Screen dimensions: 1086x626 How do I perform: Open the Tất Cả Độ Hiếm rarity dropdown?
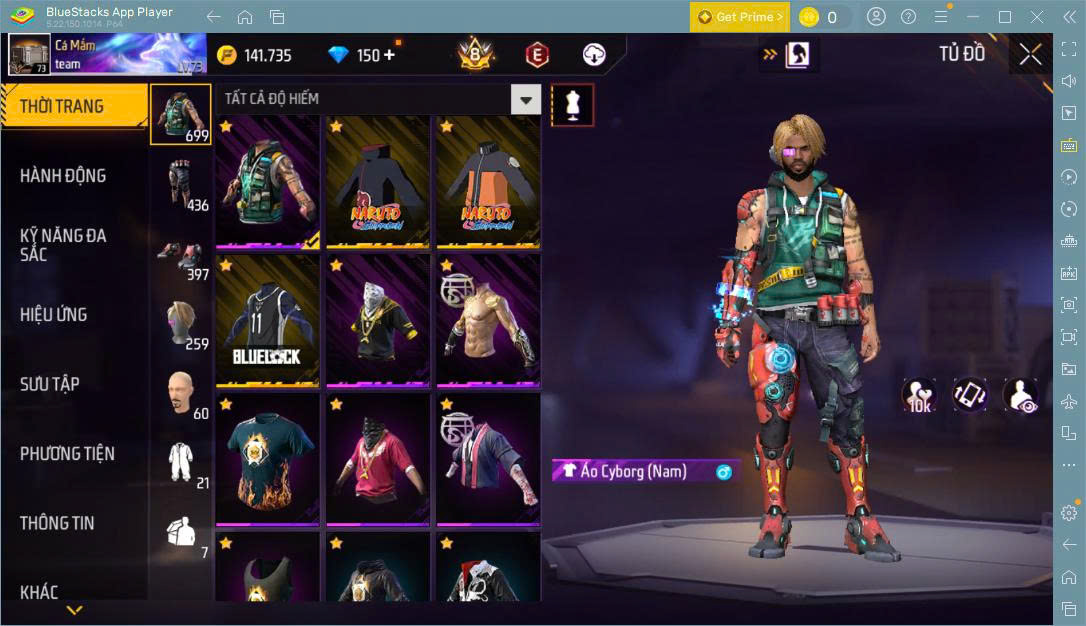(x=526, y=99)
